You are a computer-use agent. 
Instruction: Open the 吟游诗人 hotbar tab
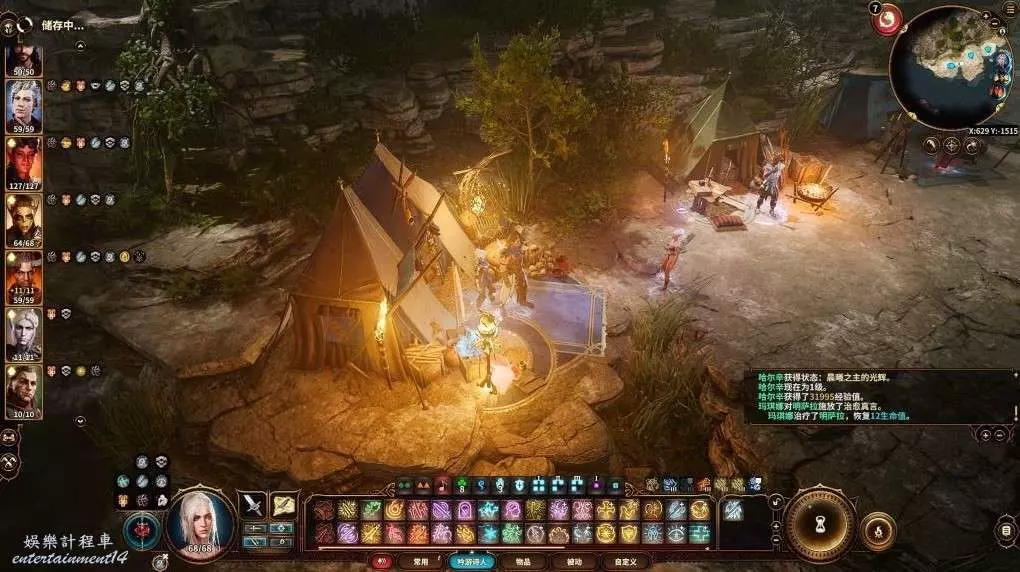(x=471, y=562)
